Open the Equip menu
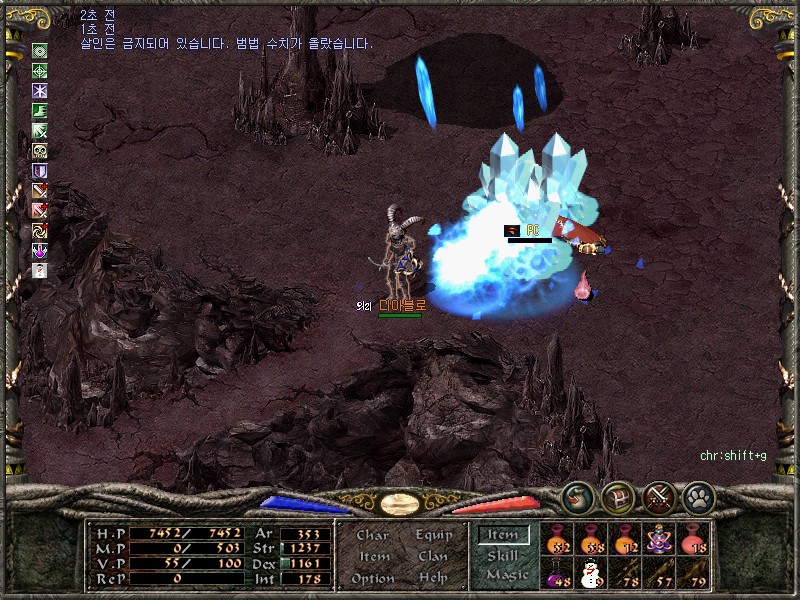The image size is (800, 600). [433, 535]
